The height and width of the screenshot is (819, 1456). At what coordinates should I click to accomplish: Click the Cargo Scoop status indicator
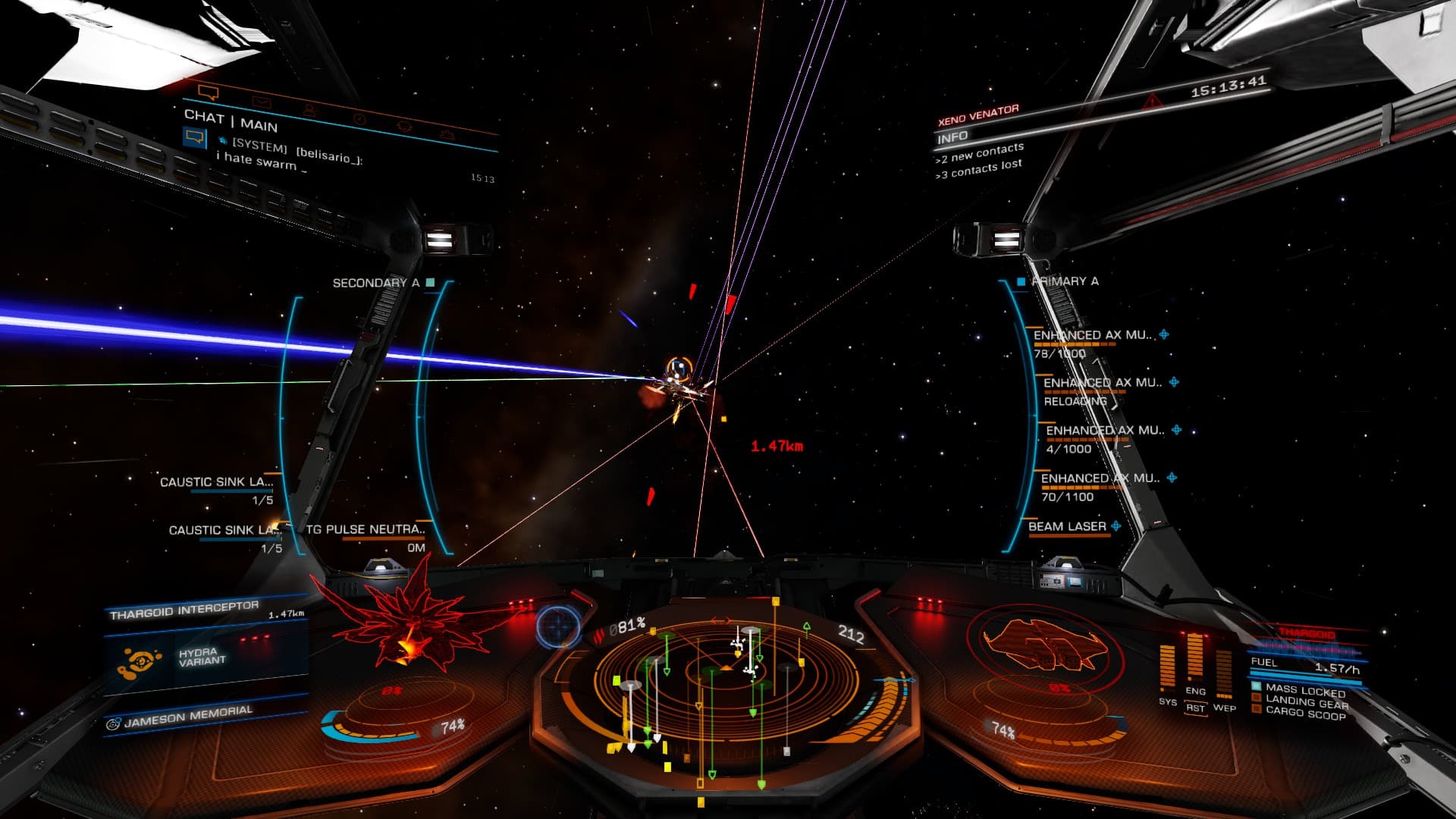[x=1304, y=714]
